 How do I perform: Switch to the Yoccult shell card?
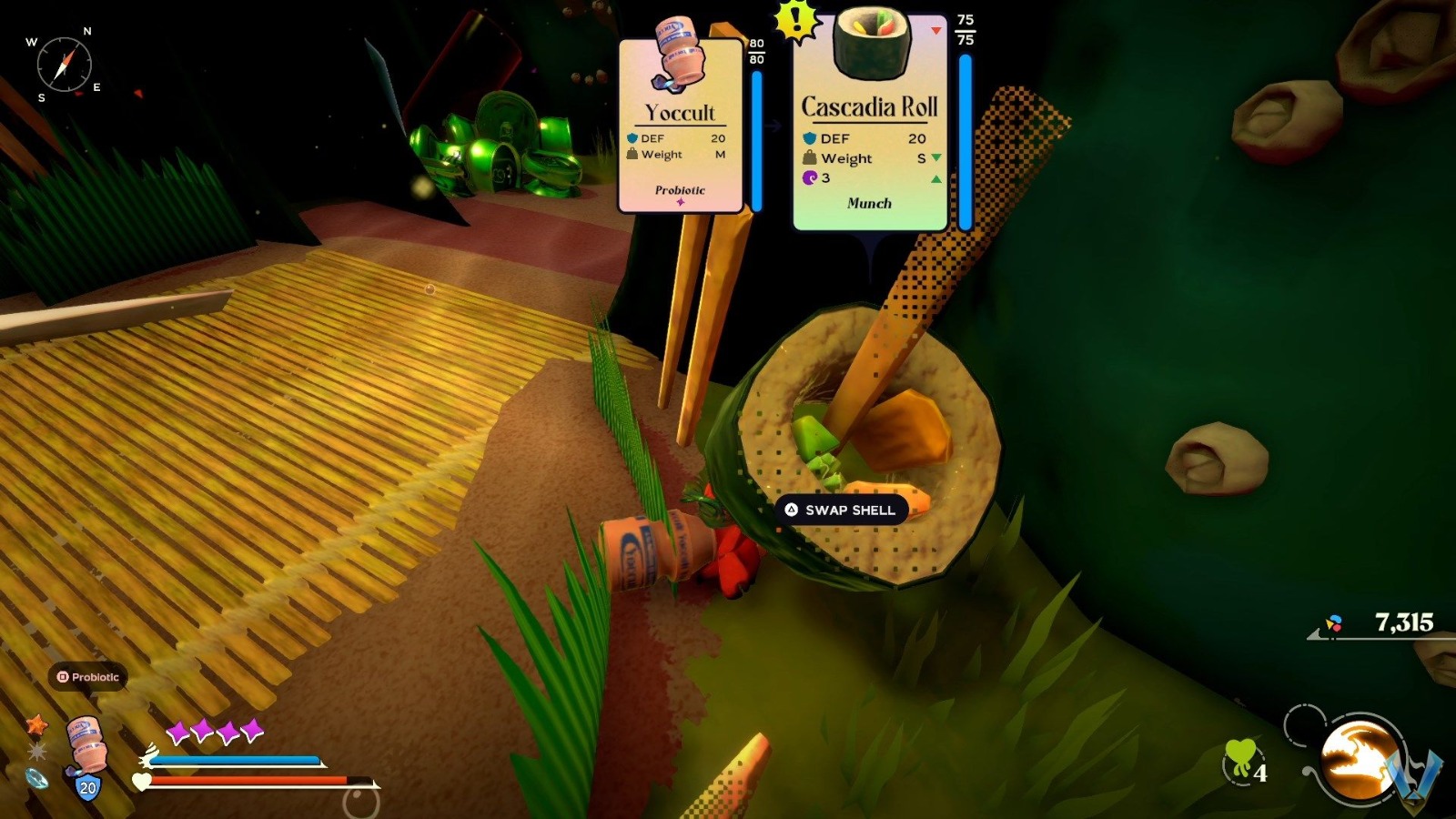(x=681, y=123)
